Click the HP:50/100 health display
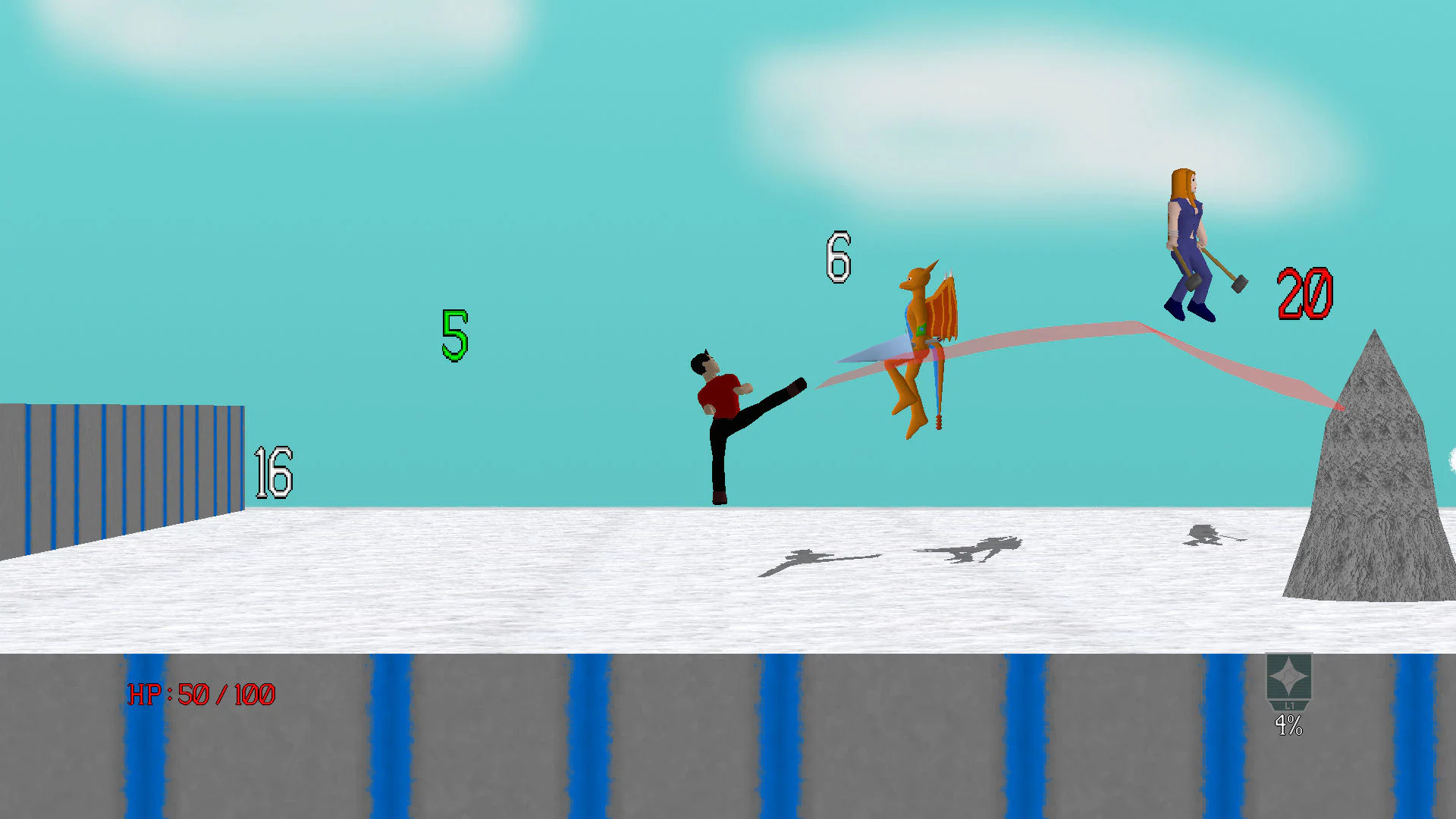The height and width of the screenshot is (819, 1456). pos(201,694)
